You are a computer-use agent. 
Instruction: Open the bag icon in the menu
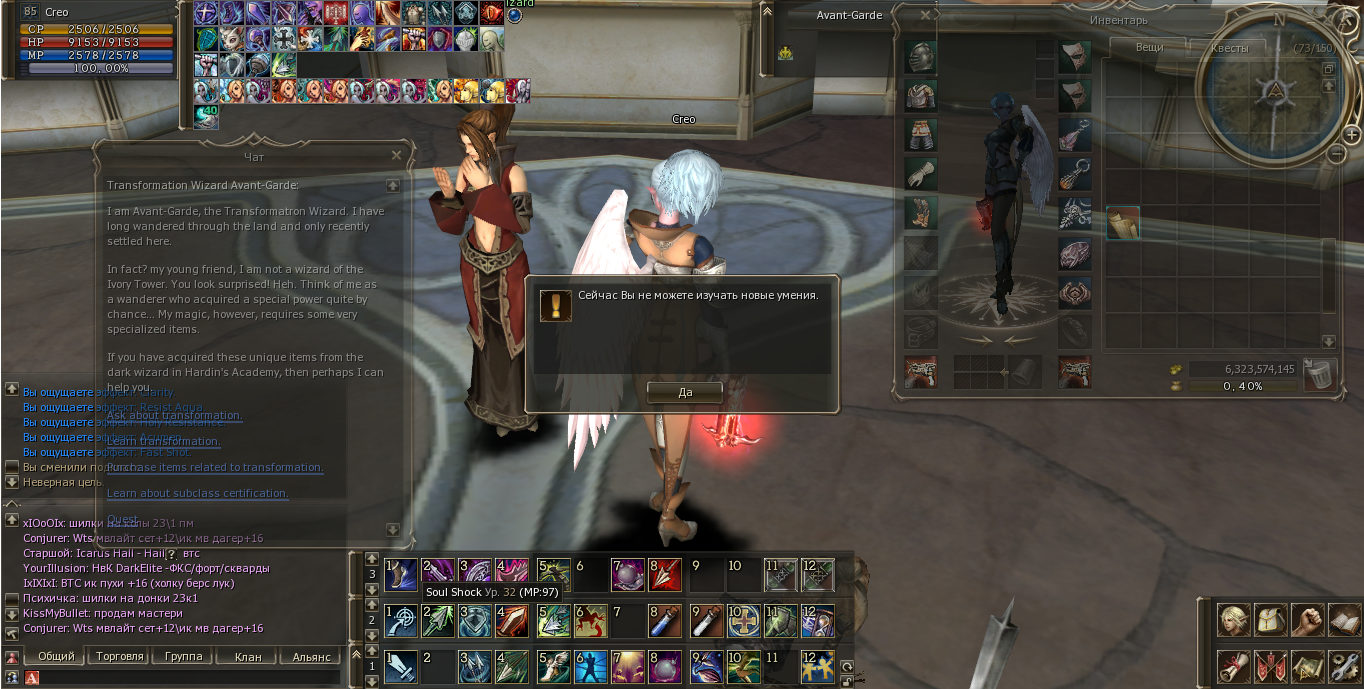pos(1270,620)
